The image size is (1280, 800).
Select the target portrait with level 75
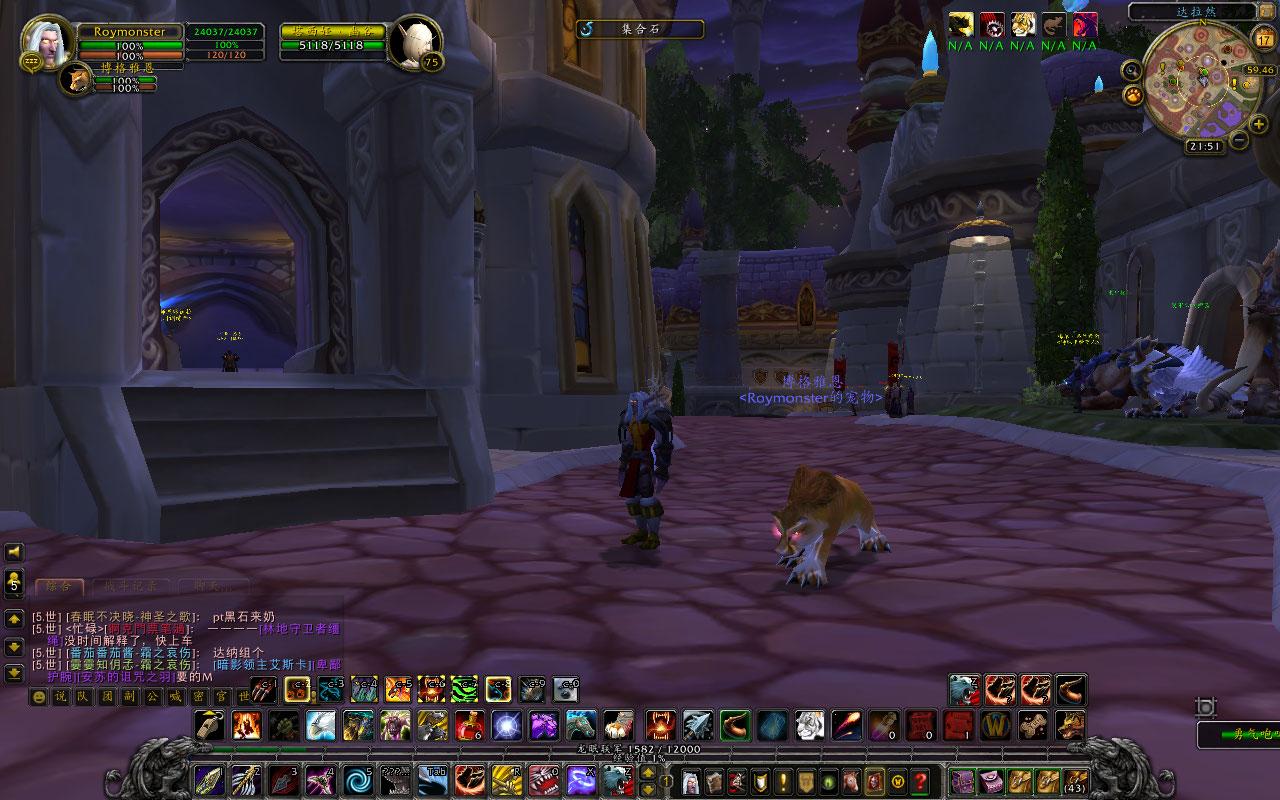click(414, 42)
